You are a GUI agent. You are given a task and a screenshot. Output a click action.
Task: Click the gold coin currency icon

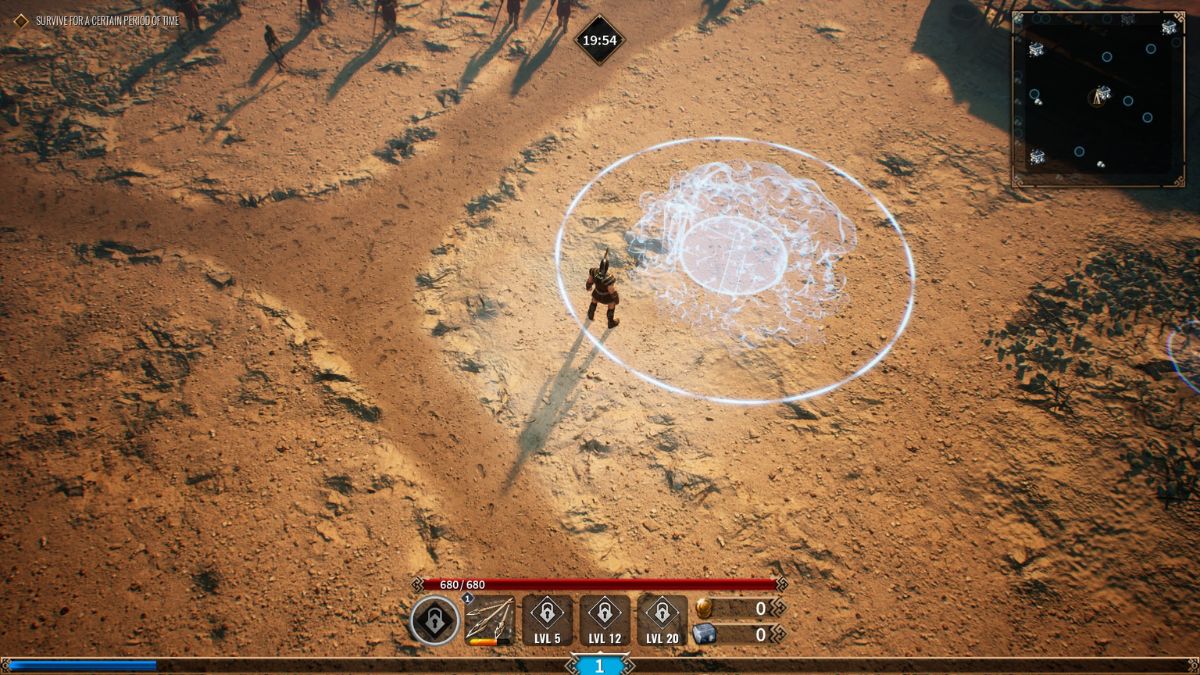pos(704,608)
